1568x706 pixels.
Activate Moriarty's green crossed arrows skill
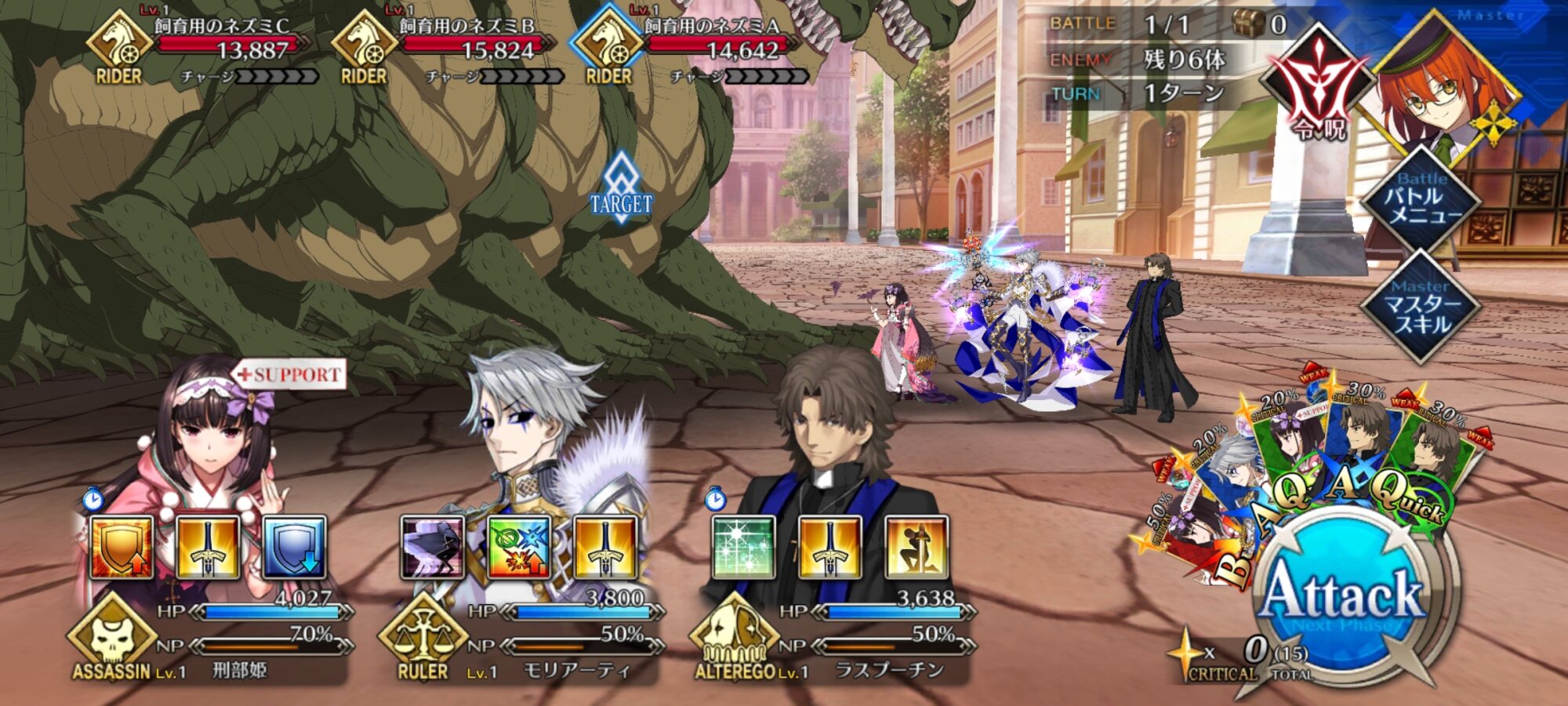pyautogui.click(x=518, y=548)
